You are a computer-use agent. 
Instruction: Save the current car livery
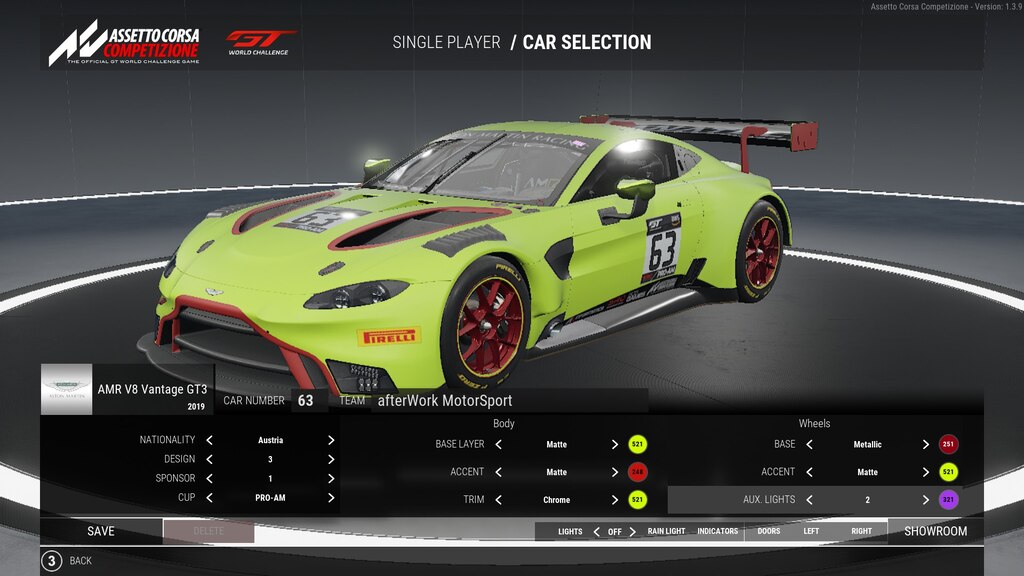(x=100, y=531)
